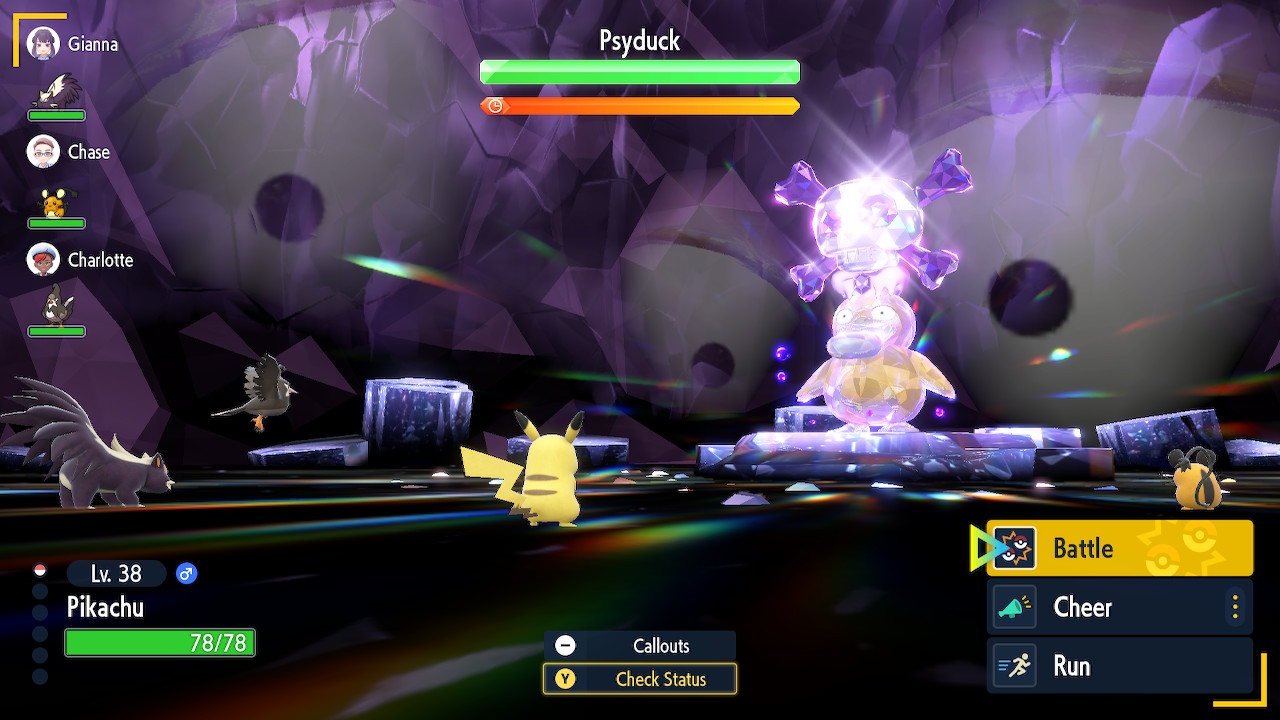Click the Cheer megaphone icon
Screen dimensions: 1280x720
tap(1016, 606)
